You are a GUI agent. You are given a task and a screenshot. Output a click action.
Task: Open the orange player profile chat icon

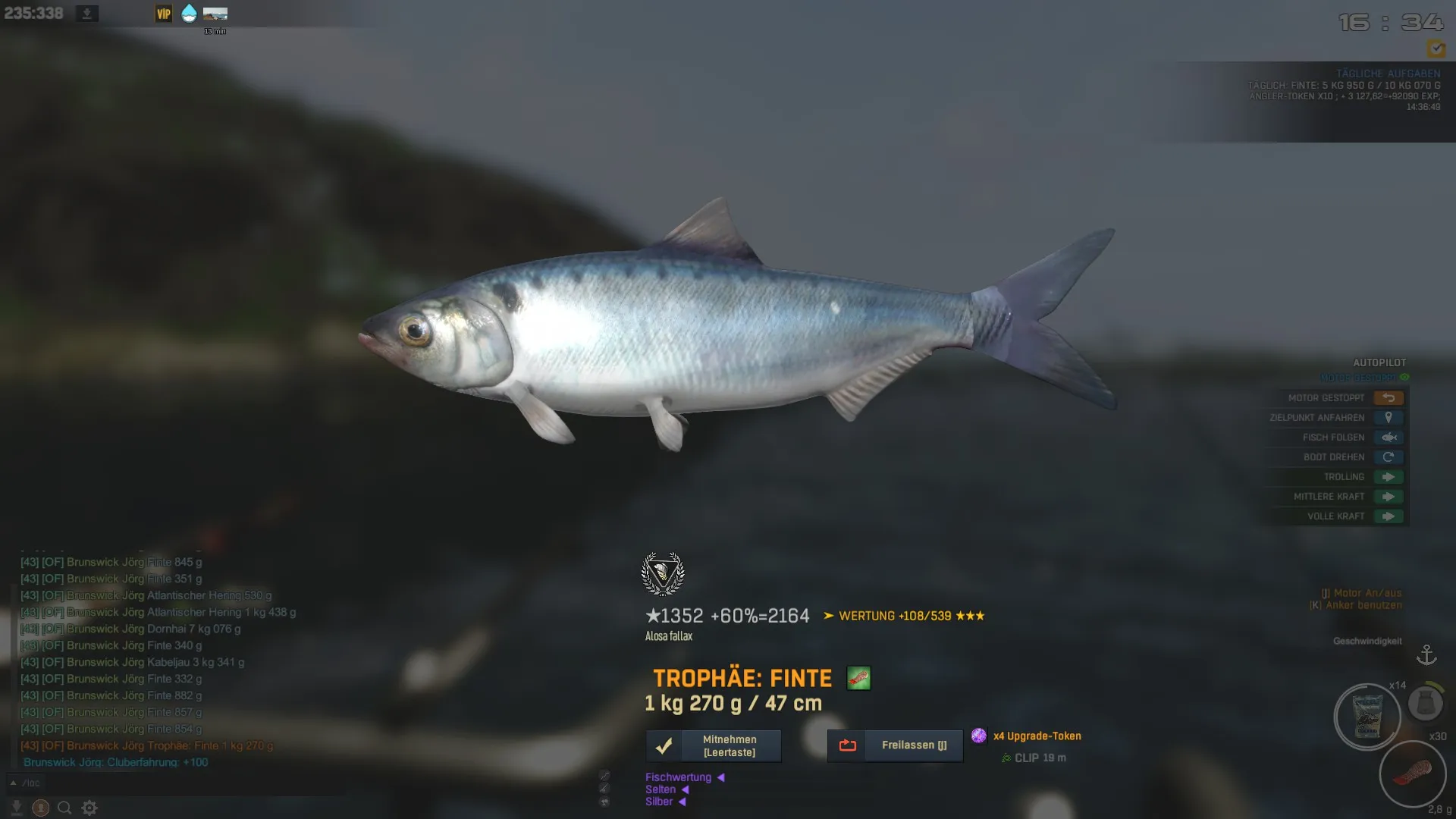tap(41, 808)
